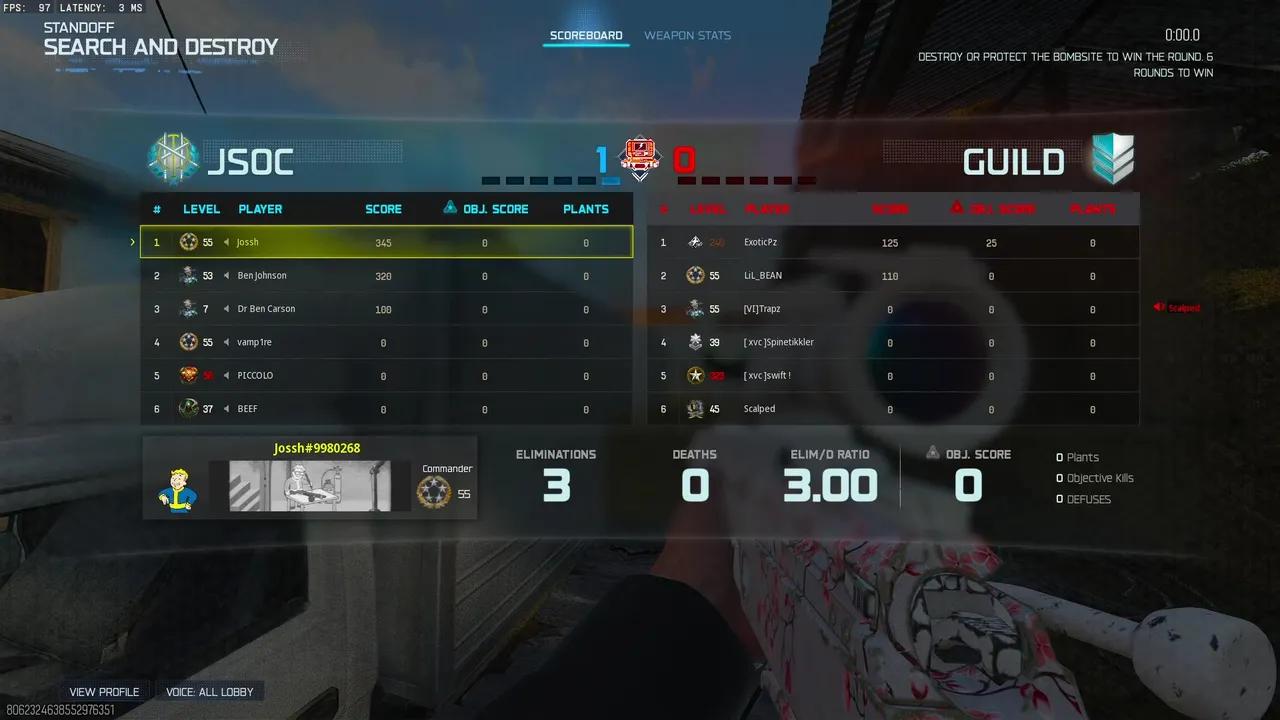Toggle the Voice: All Lobby setting
This screenshot has height=720, width=1280.
coord(210,692)
